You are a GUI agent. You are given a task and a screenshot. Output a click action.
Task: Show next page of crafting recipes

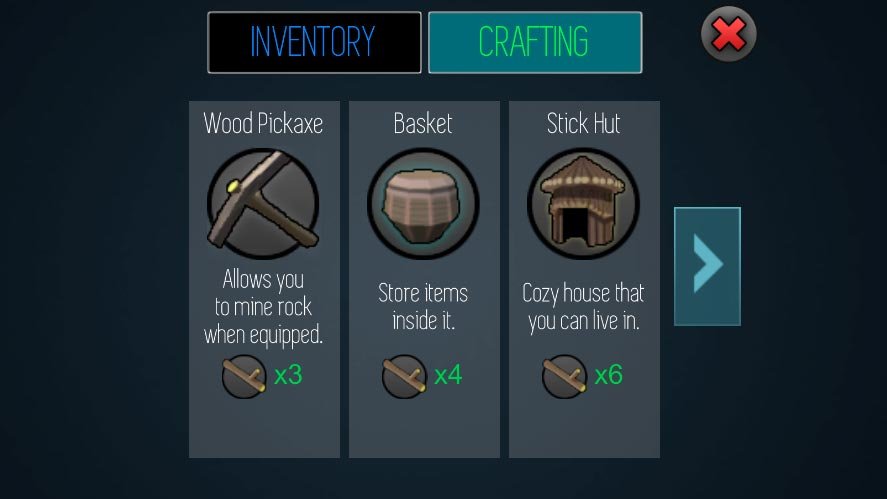pyautogui.click(x=707, y=266)
